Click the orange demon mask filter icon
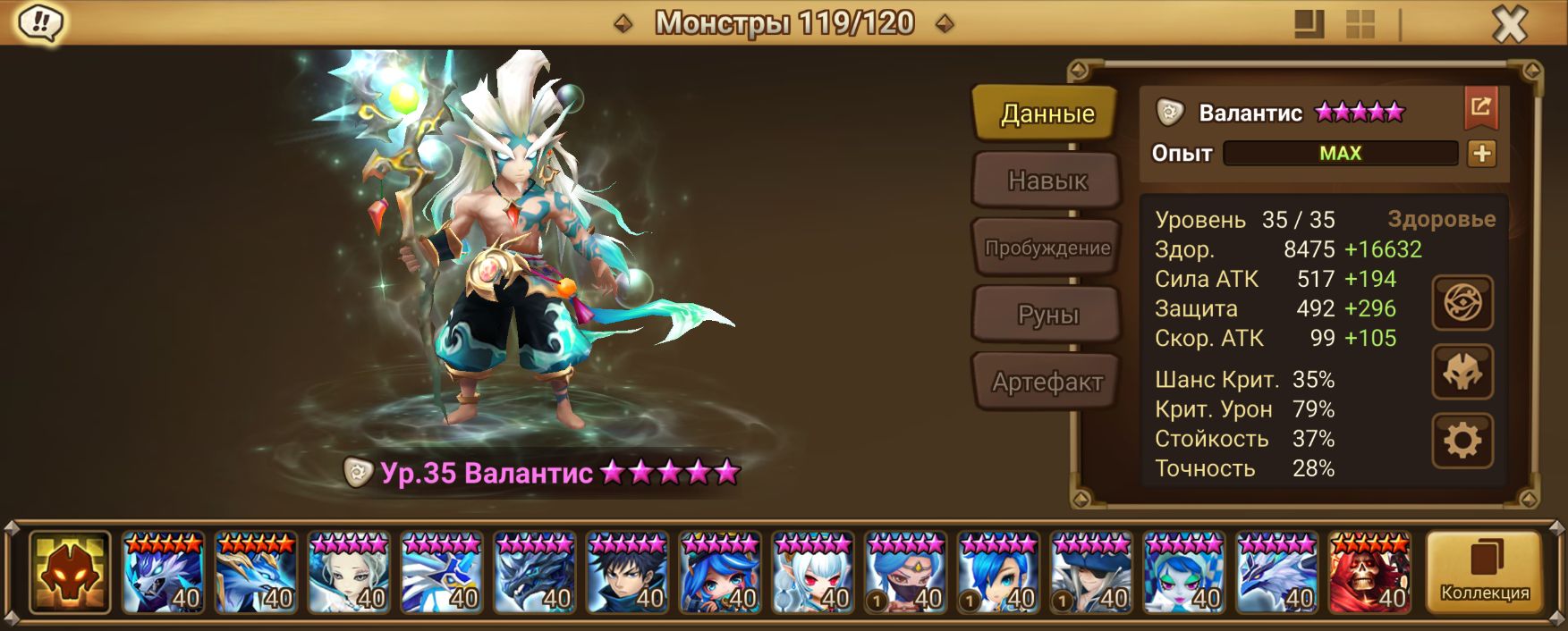The height and width of the screenshot is (631, 1568). coord(70,573)
